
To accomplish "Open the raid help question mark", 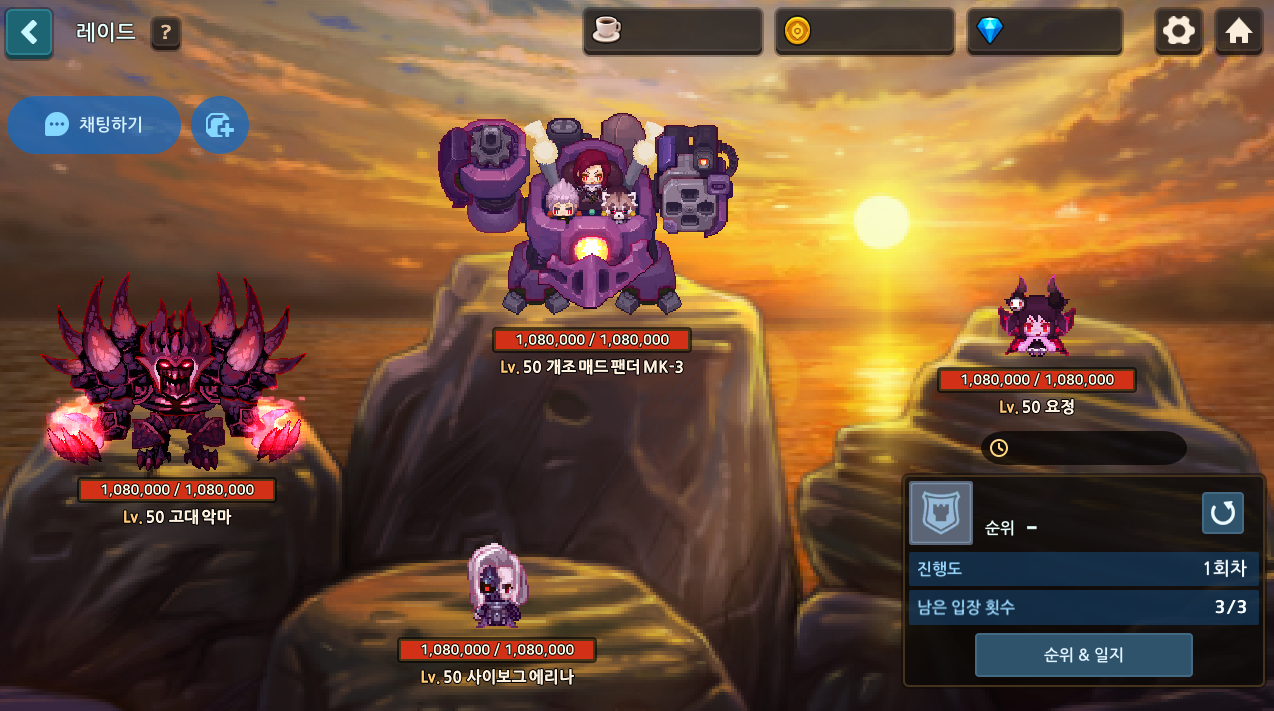I will coord(166,33).
